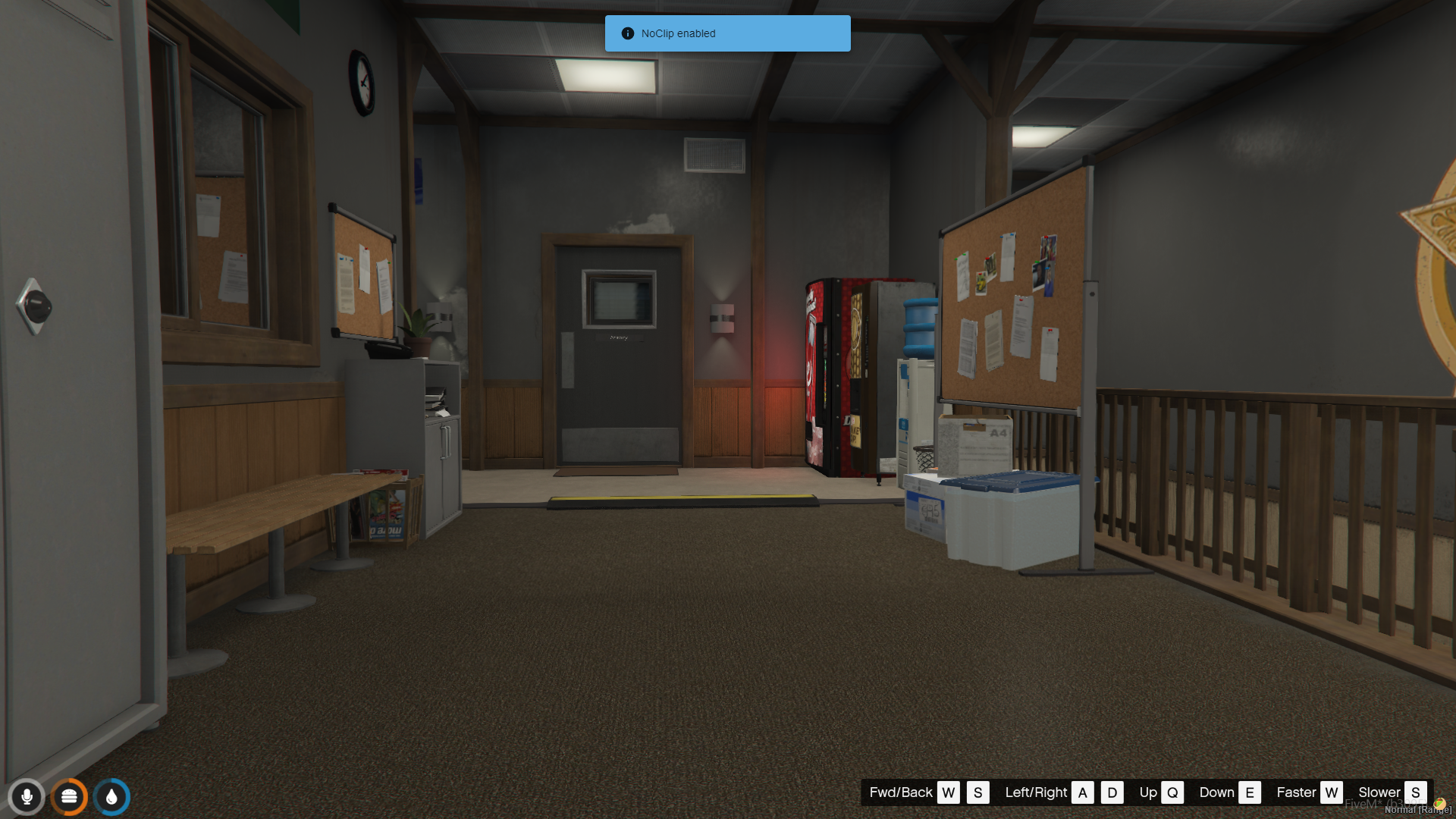Dismiss the NoClip enabled notification
The height and width of the screenshot is (819, 1456).
coord(726,33)
